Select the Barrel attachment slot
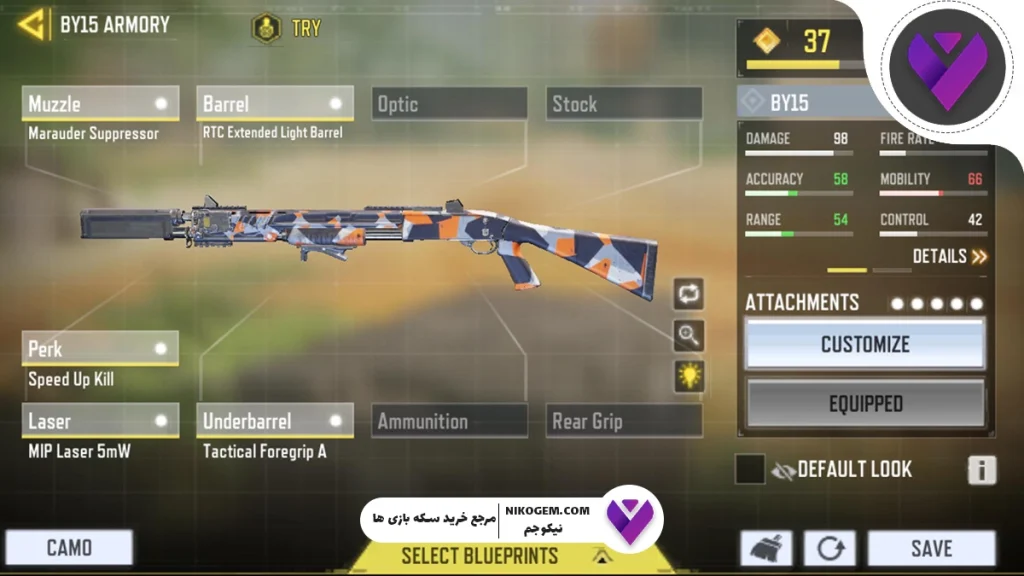1024x576 pixels. 274,104
